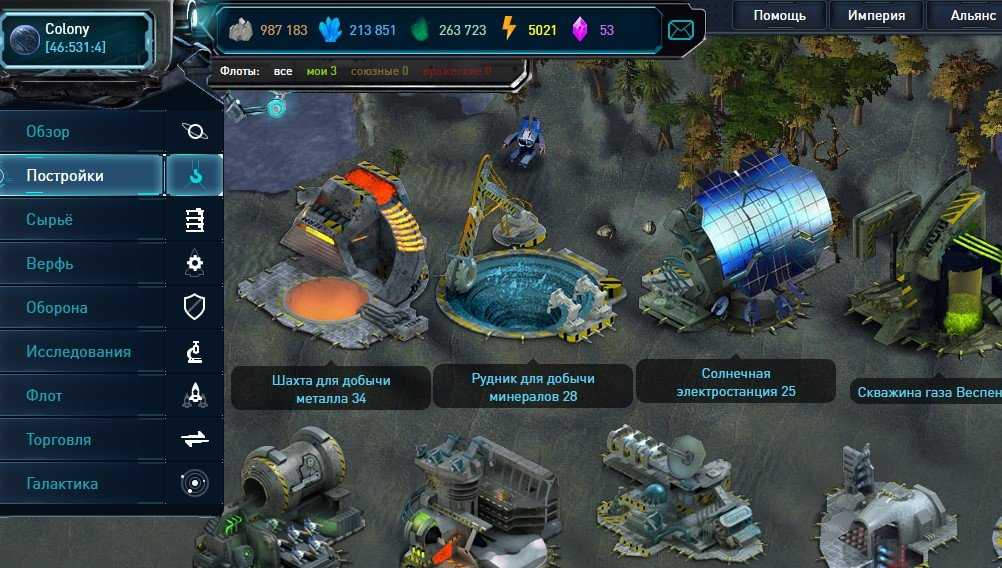Open the Флот fleet menu

80,396
